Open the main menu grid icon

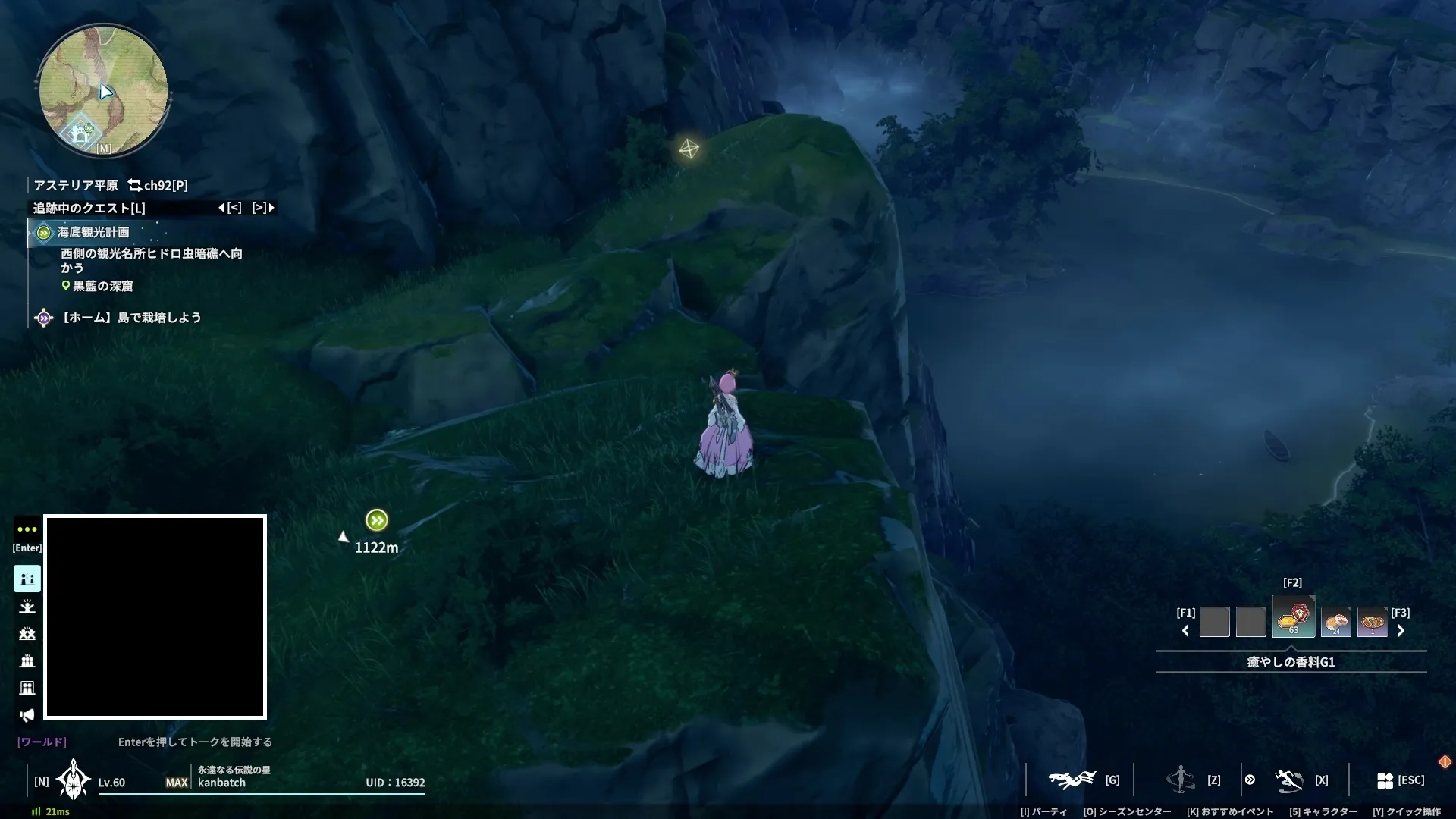coord(1385,780)
